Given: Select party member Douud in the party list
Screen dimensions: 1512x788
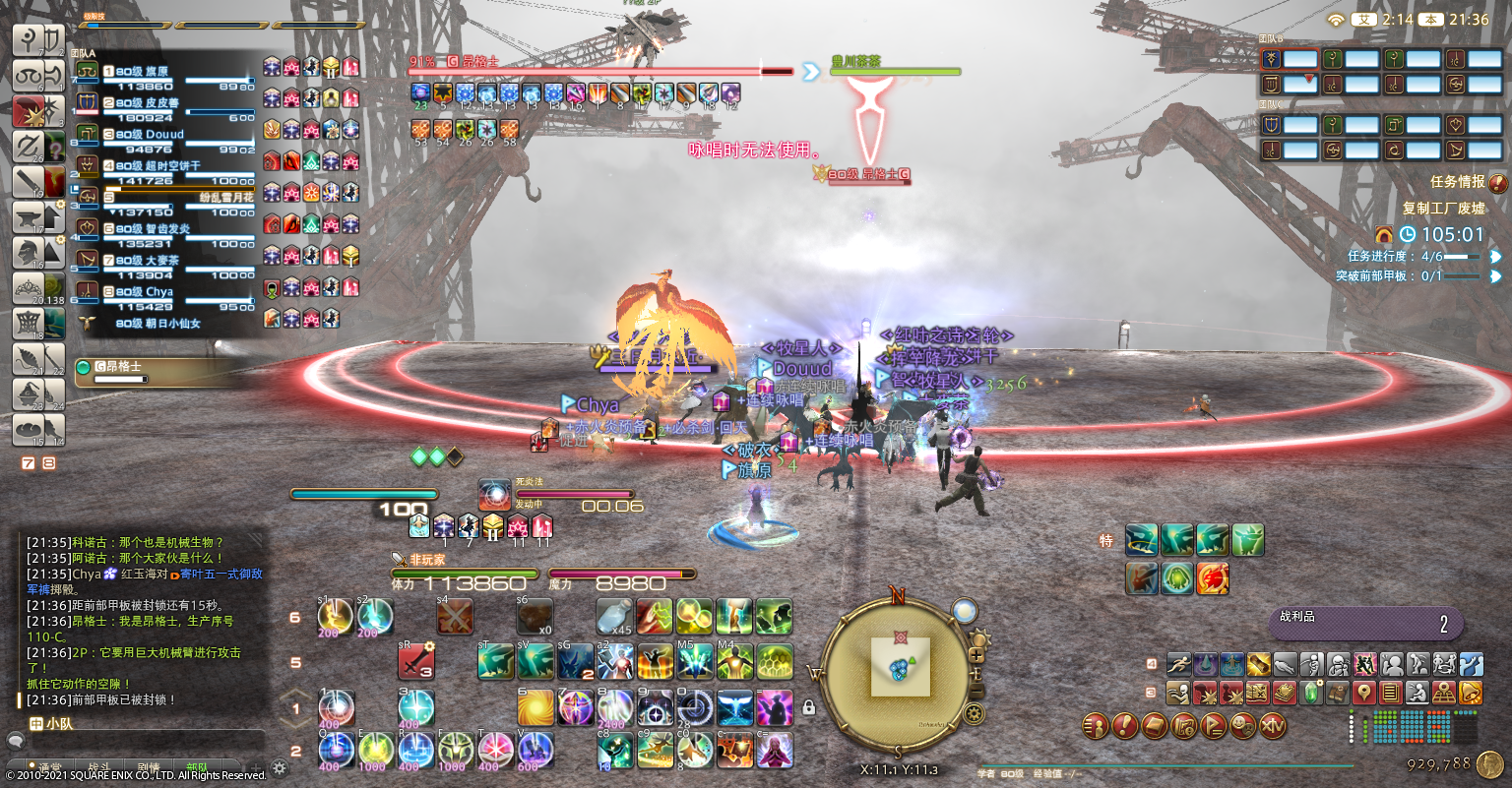Looking at the screenshot, I should (x=164, y=135).
